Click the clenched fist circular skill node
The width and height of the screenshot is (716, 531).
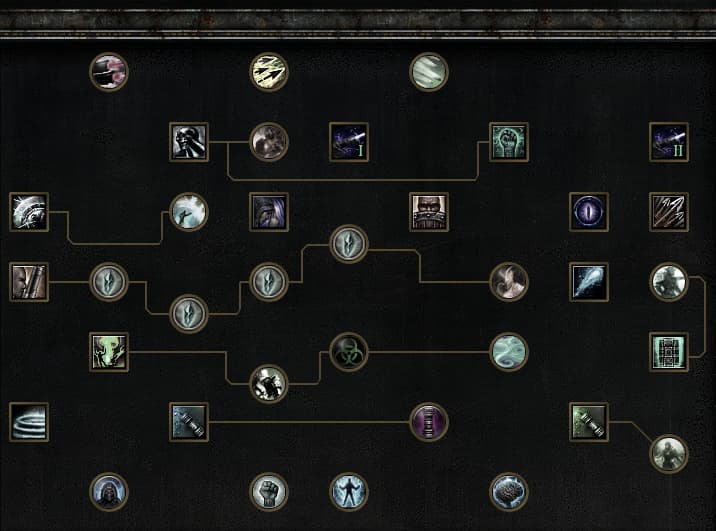(x=269, y=492)
